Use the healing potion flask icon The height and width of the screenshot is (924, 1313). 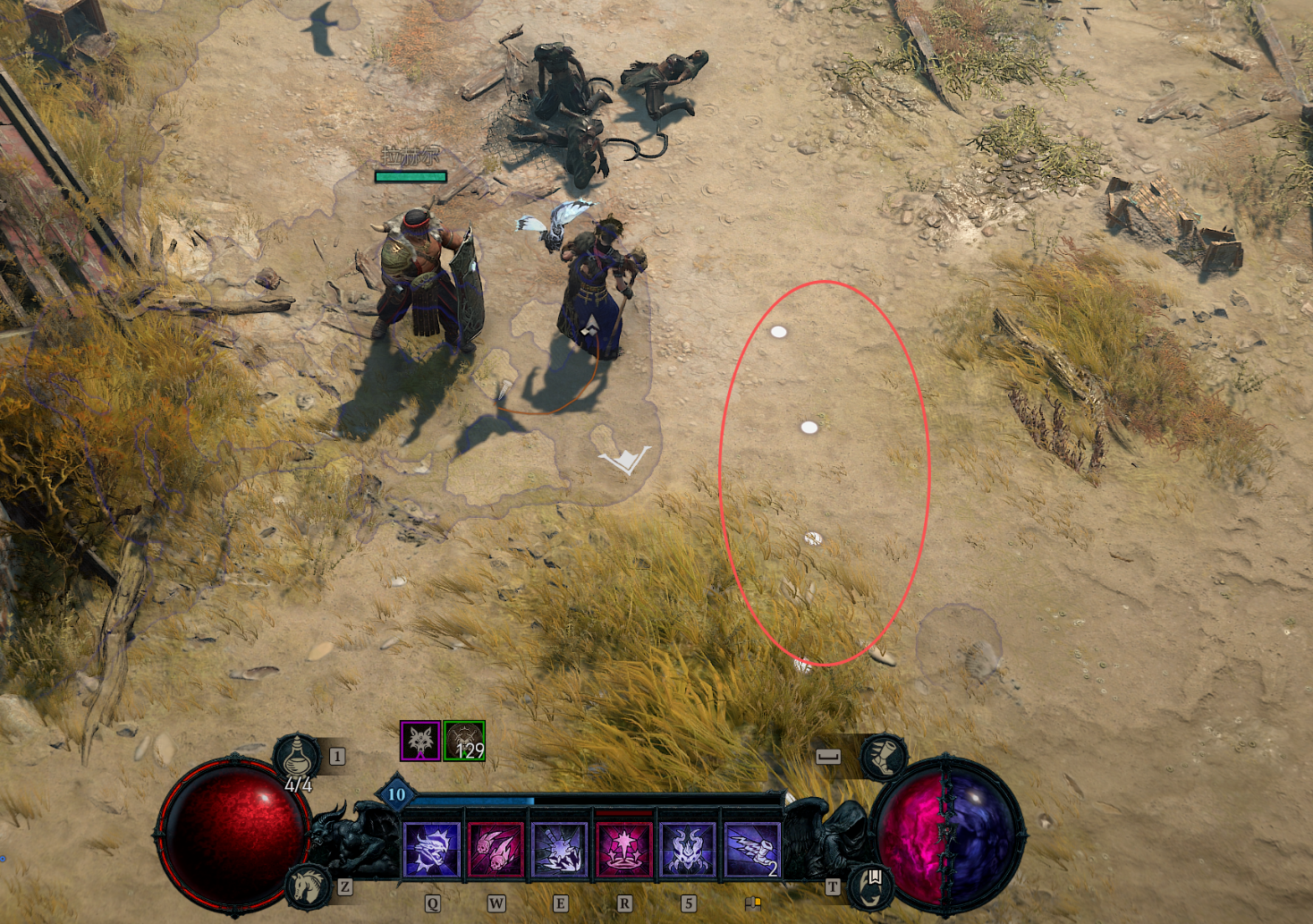pyautogui.click(x=298, y=757)
